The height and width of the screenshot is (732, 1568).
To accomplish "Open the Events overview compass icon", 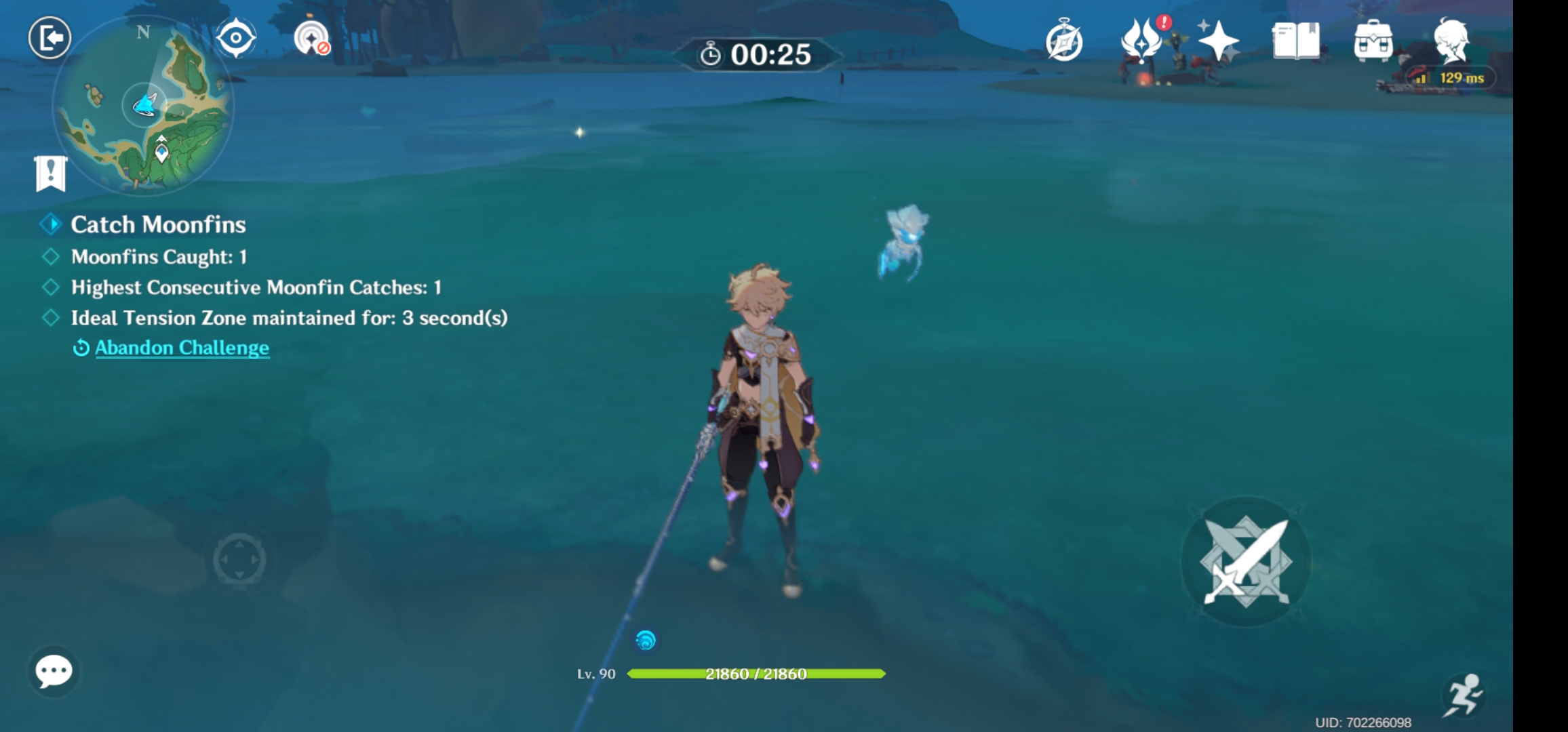I will (x=1065, y=41).
